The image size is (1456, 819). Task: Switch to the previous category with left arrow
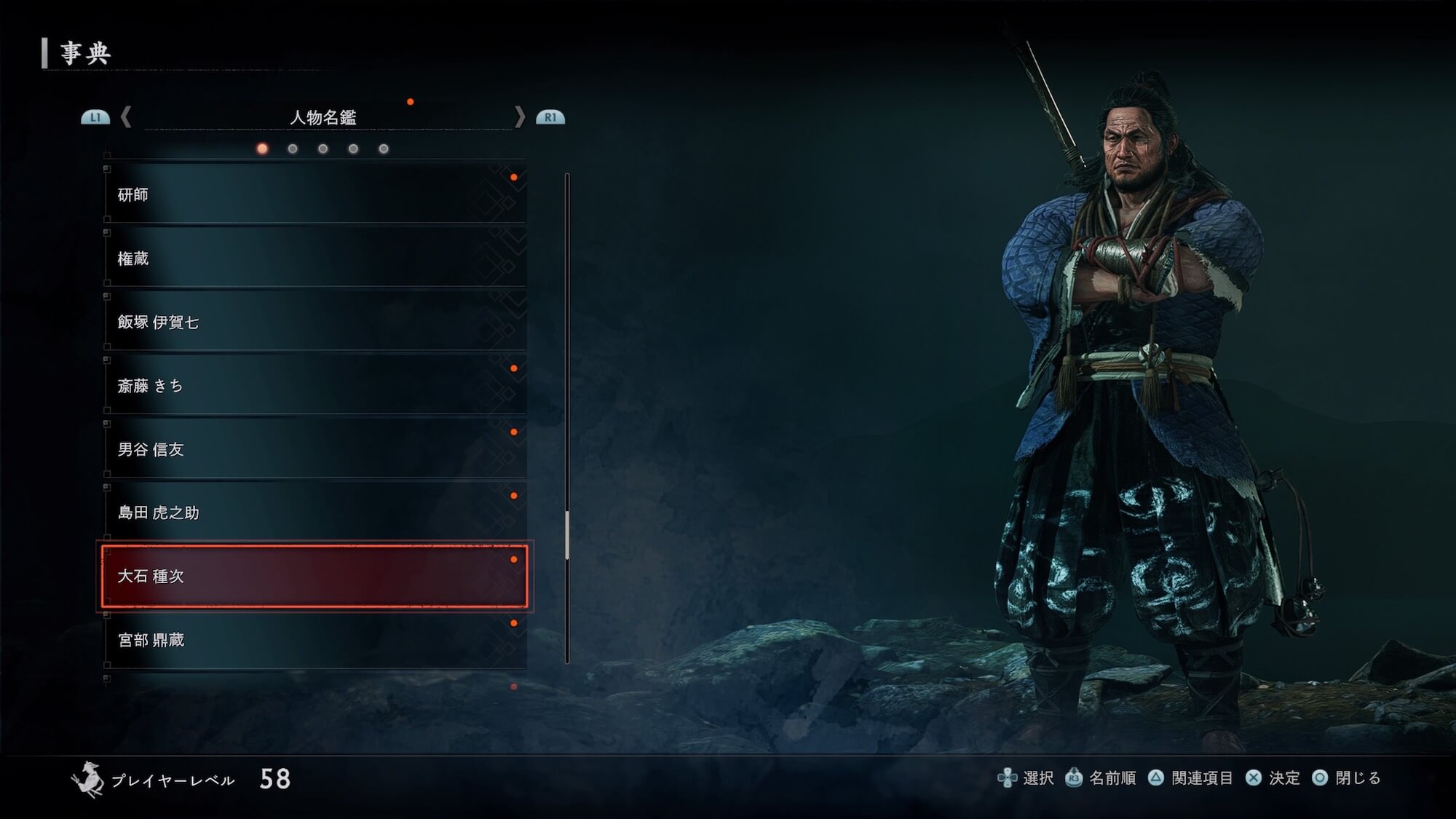126,117
